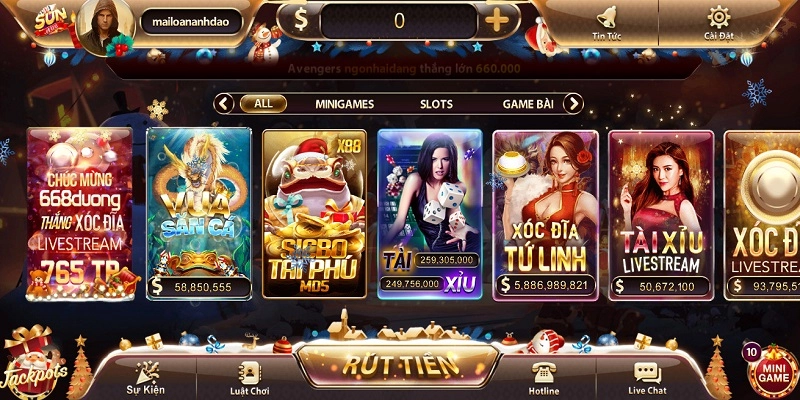Open the mailoananhdao player profile avatar
The width and height of the screenshot is (800, 400).
pos(103,26)
